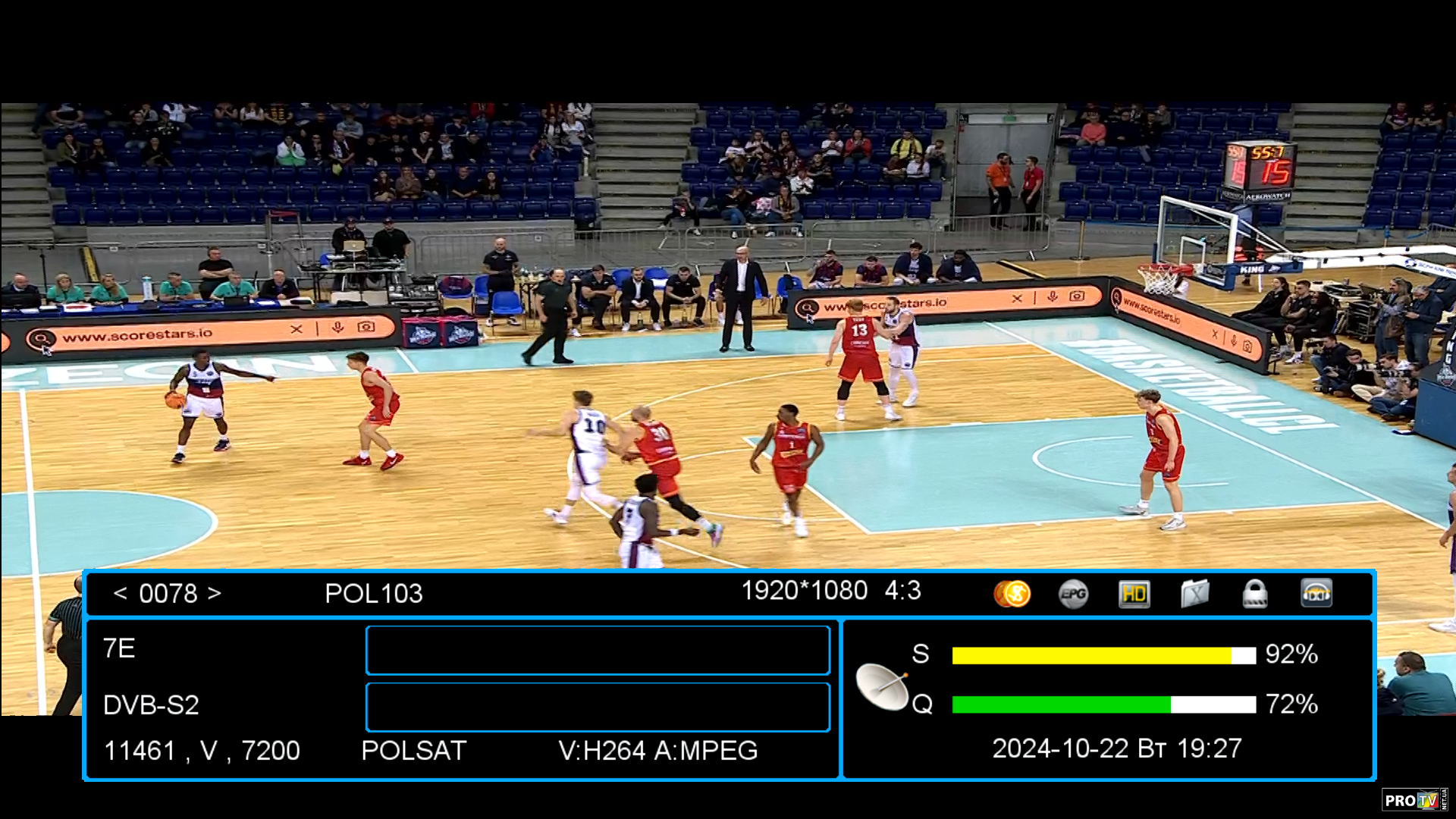Click the right arrow beside channel 0078

click(x=215, y=593)
